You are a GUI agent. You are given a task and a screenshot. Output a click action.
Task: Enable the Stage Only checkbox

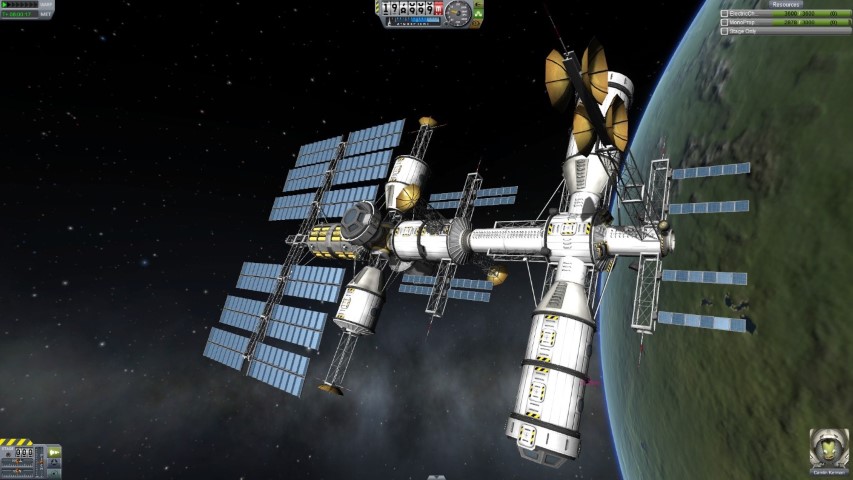tap(725, 31)
